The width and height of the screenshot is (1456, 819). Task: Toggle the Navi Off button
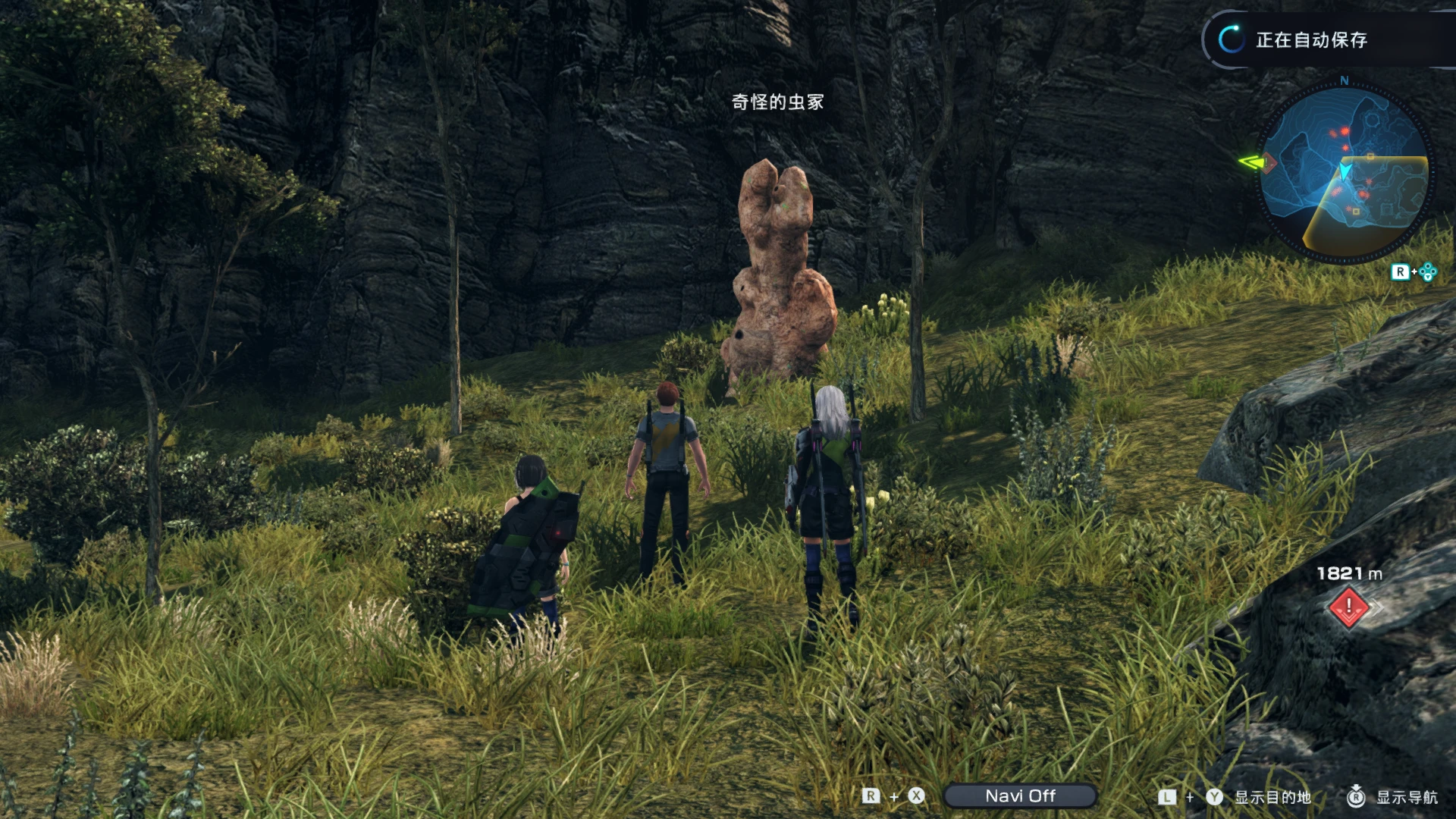(x=1020, y=795)
